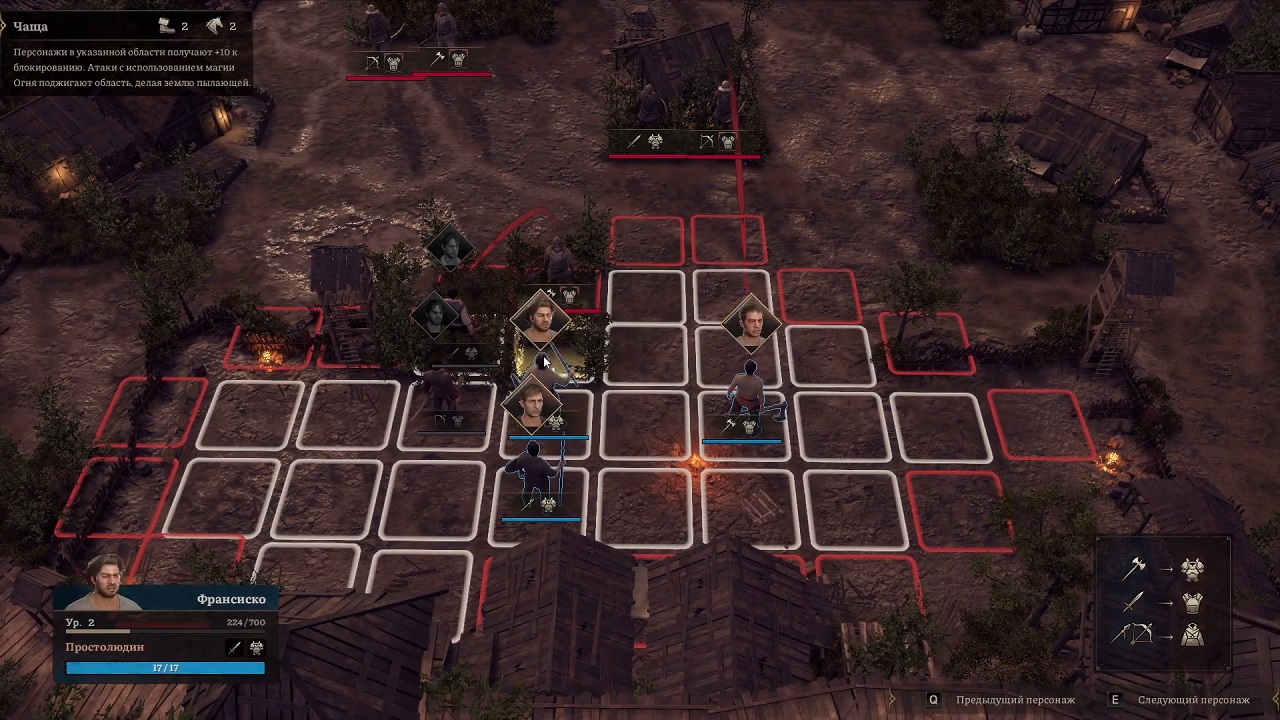Click the heavy plate armor icon in the chart
The width and height of the screenshot is (1280, 720).
pos(1192,569)
